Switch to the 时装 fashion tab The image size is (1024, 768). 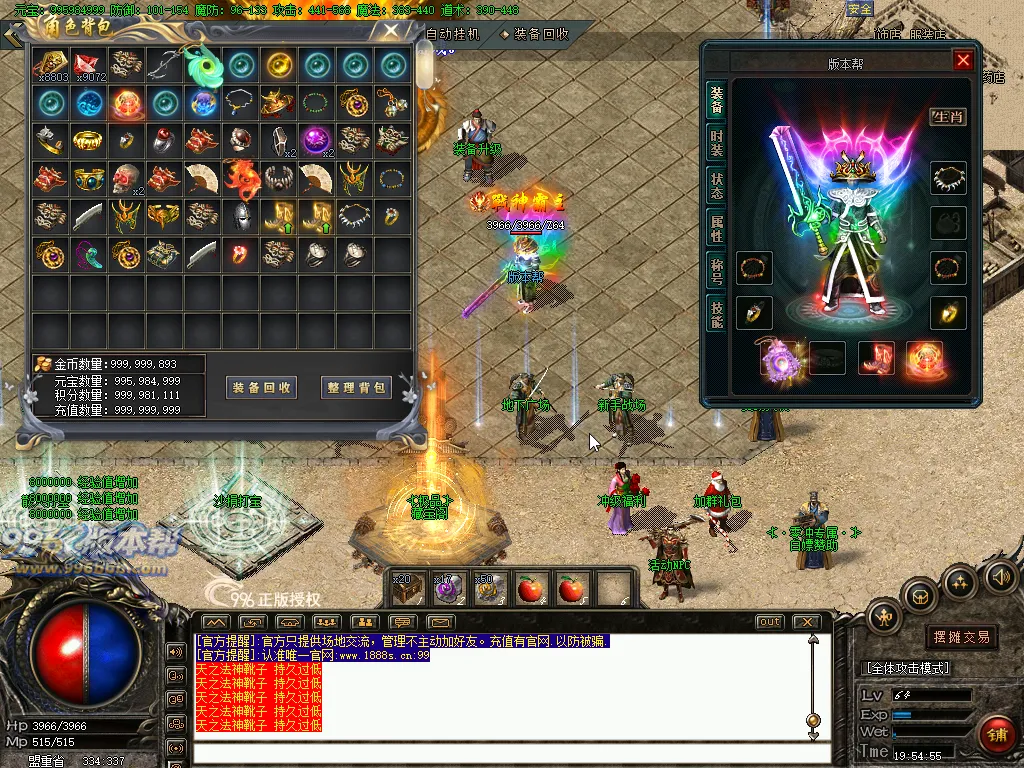click(x=716, y=143)
